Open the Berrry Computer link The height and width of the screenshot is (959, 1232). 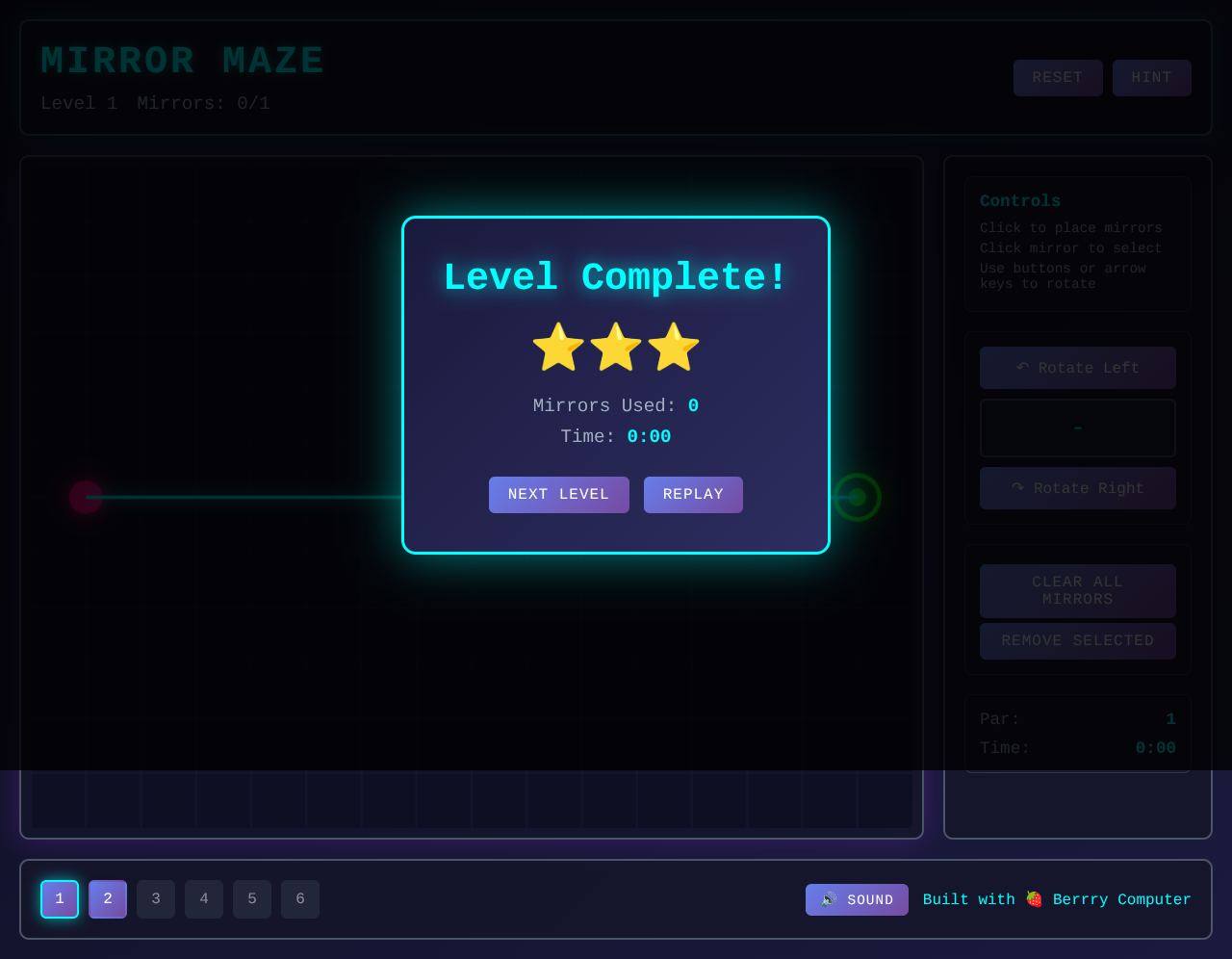[x=1122, y=898]
